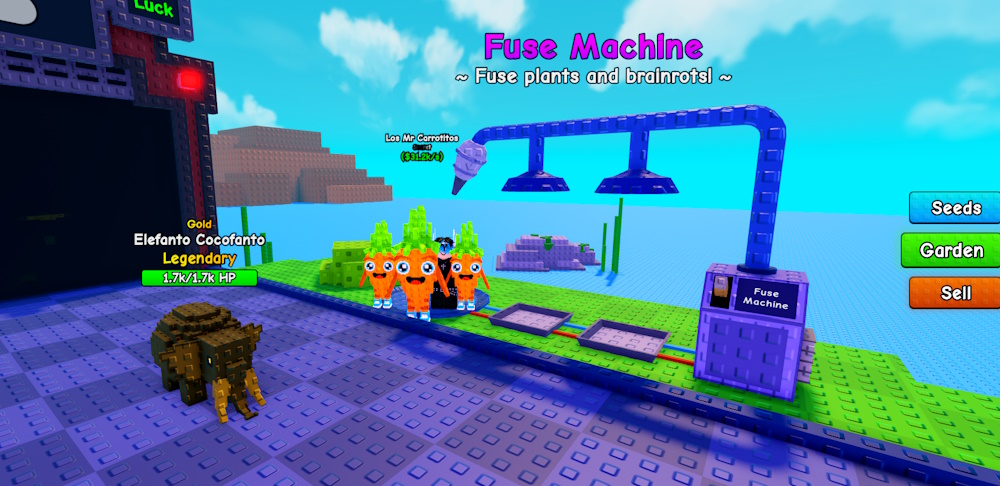This screenshot has height=486, width=1000.
Task: Click the orange Sell button
Action: click(x=955, y=293)
